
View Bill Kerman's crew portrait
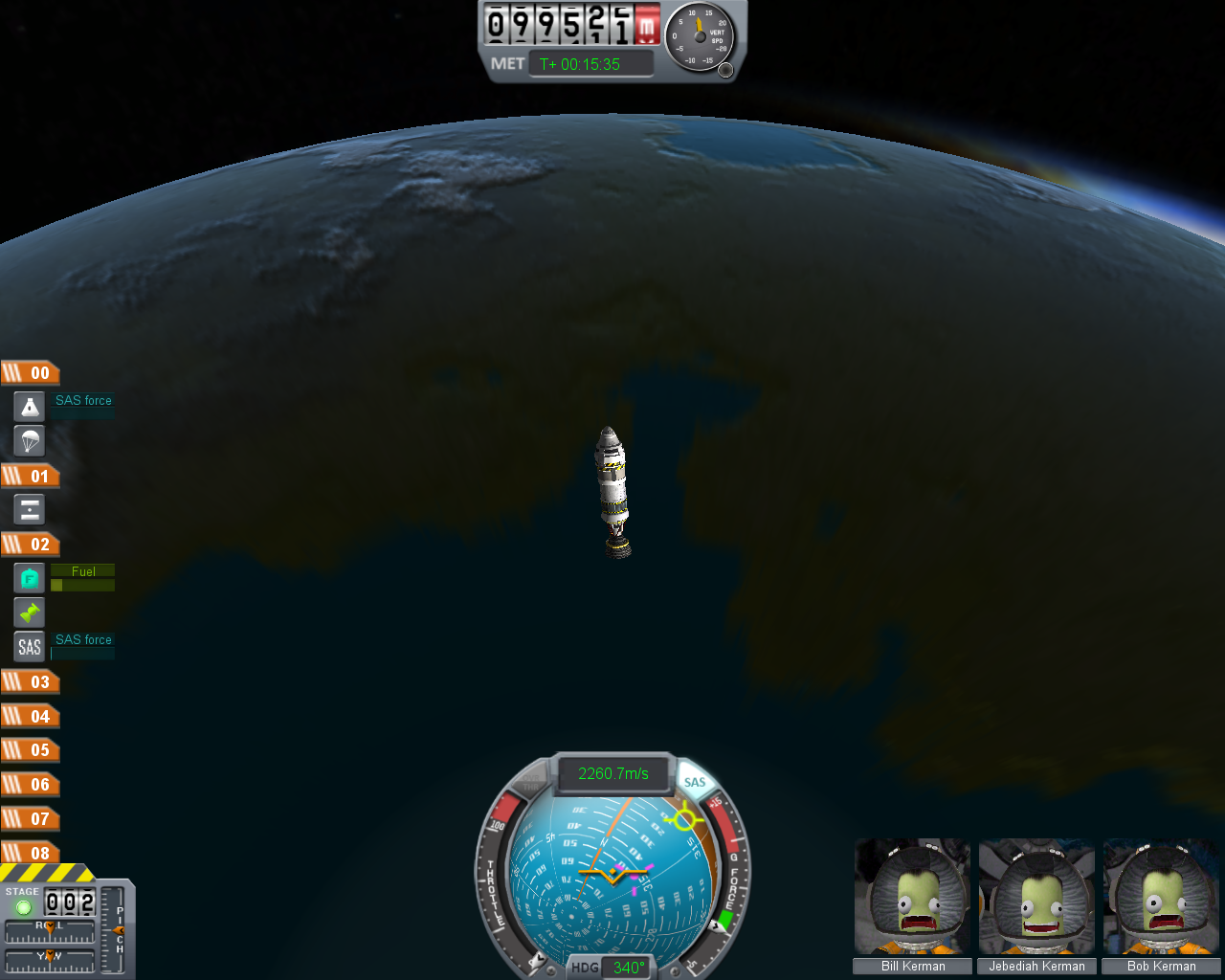coord(912,898)
